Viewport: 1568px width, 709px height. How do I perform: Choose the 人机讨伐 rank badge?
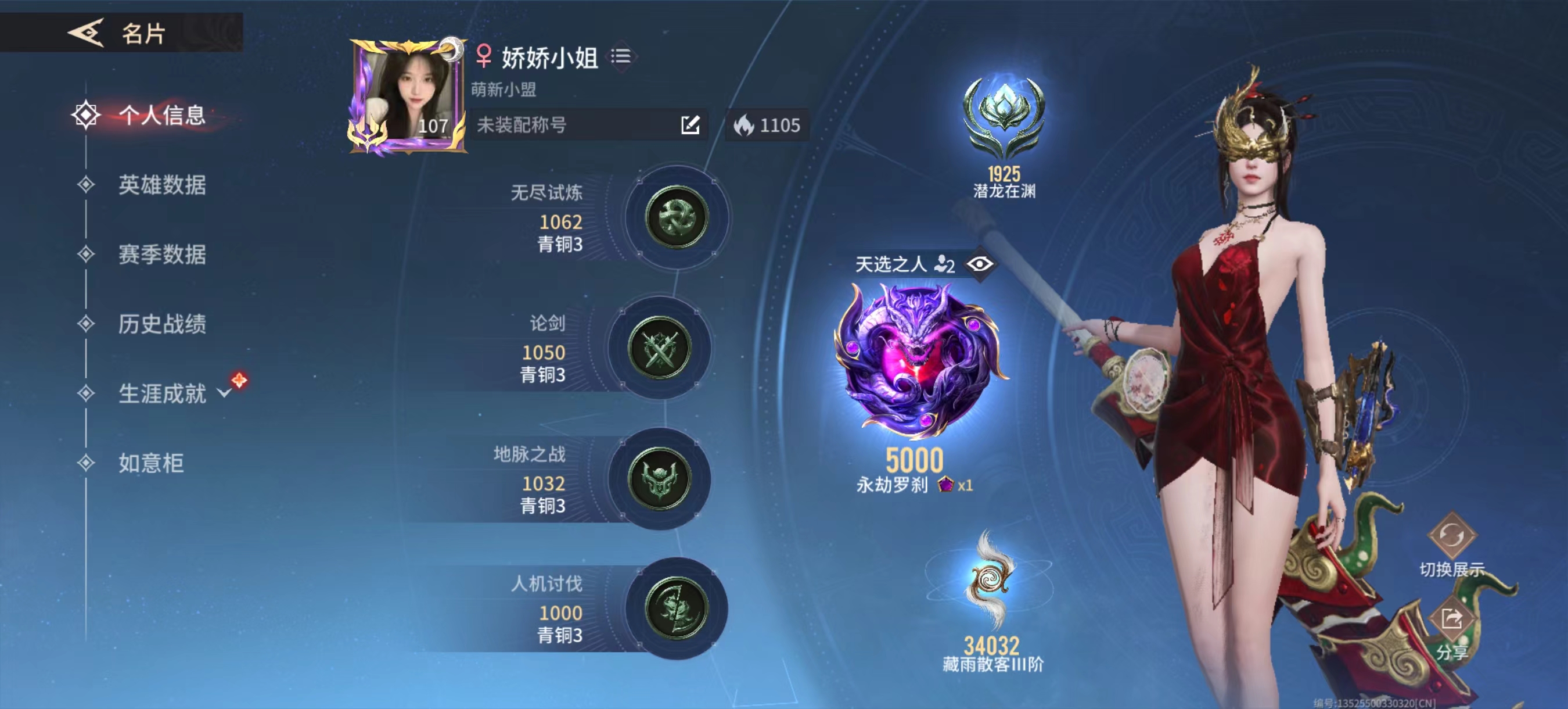675,608
